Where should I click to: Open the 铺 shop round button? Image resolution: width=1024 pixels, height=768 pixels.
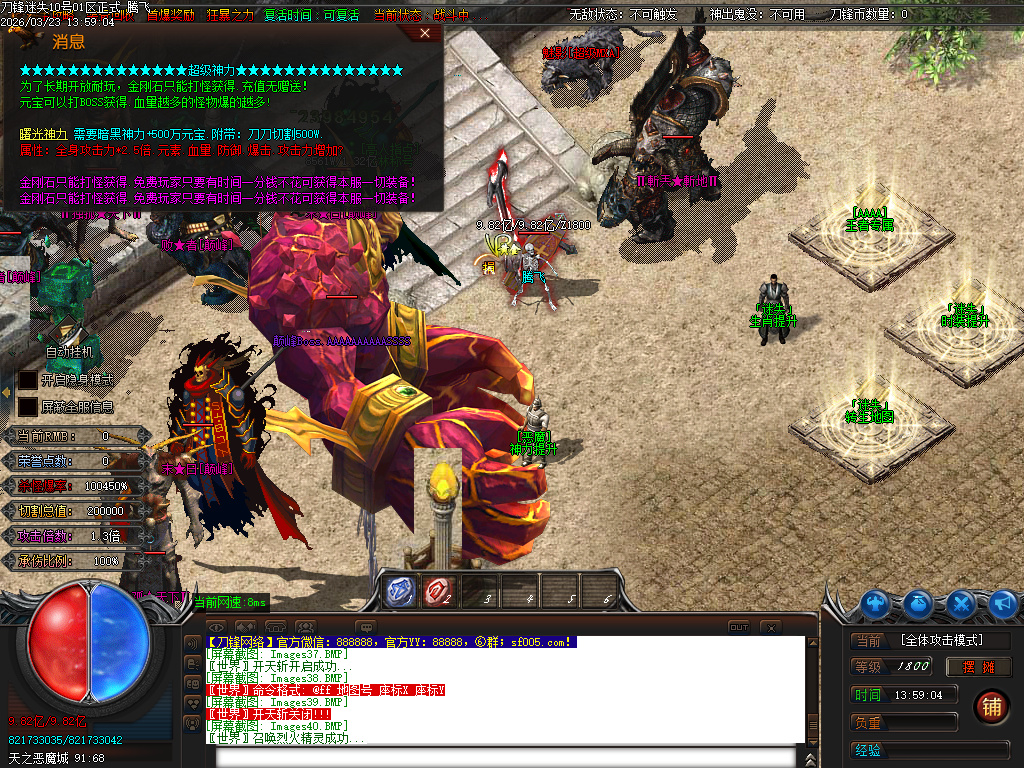click(990, 706)
